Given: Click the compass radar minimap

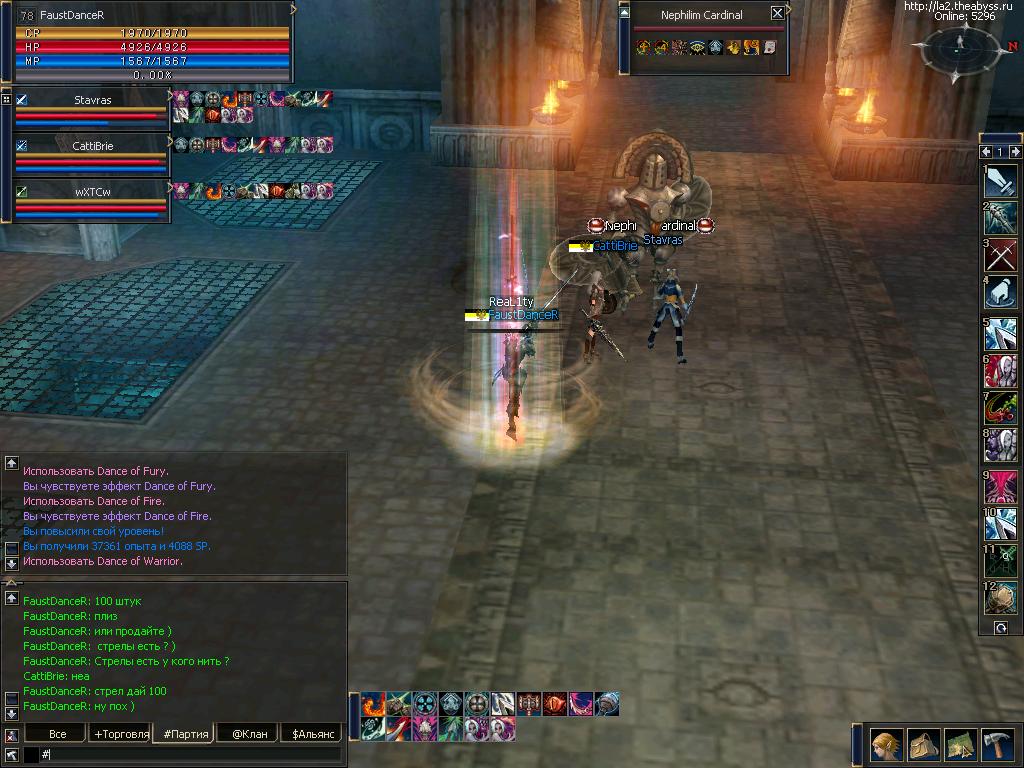Looking at the screenshot, I should pos(960,47).
